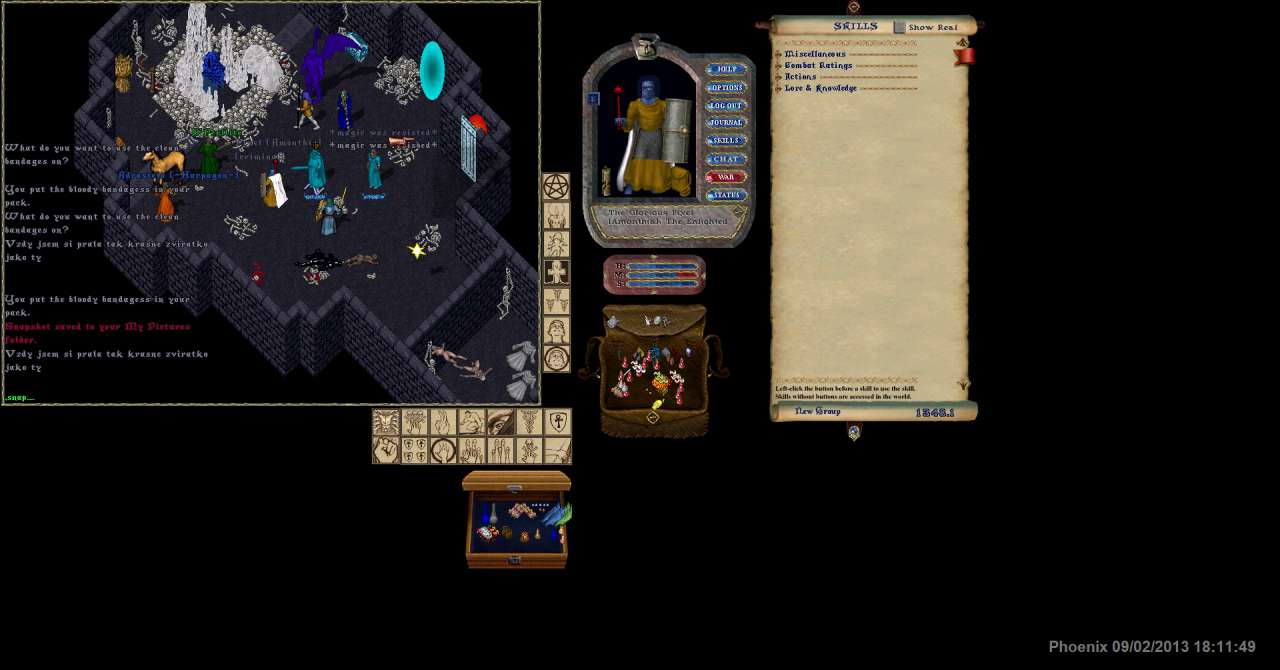Create a New Group in skills

[817, 412]
